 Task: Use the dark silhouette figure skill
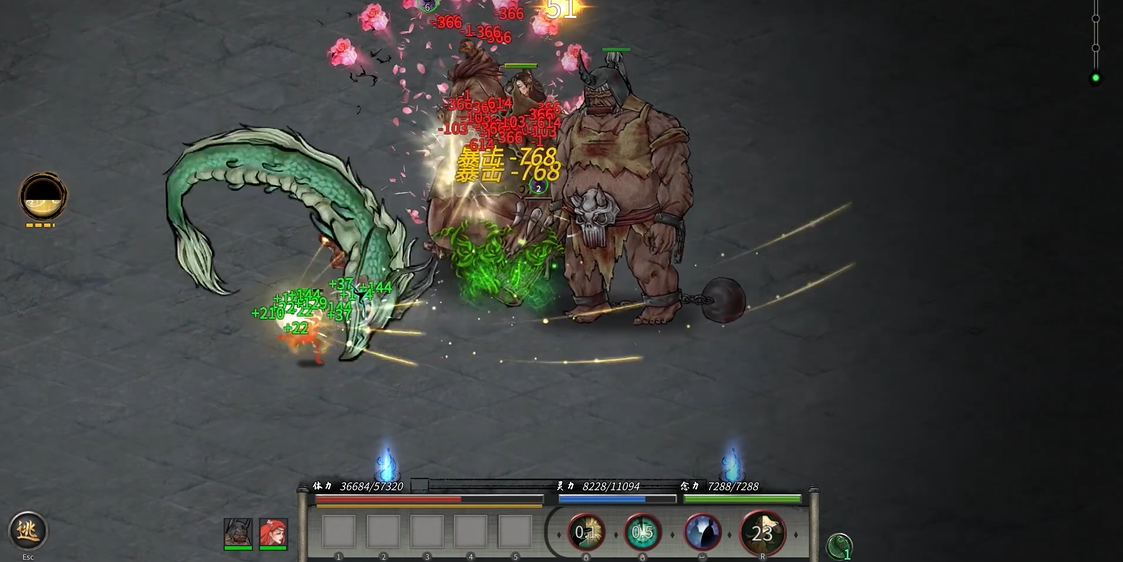point(703,532)
